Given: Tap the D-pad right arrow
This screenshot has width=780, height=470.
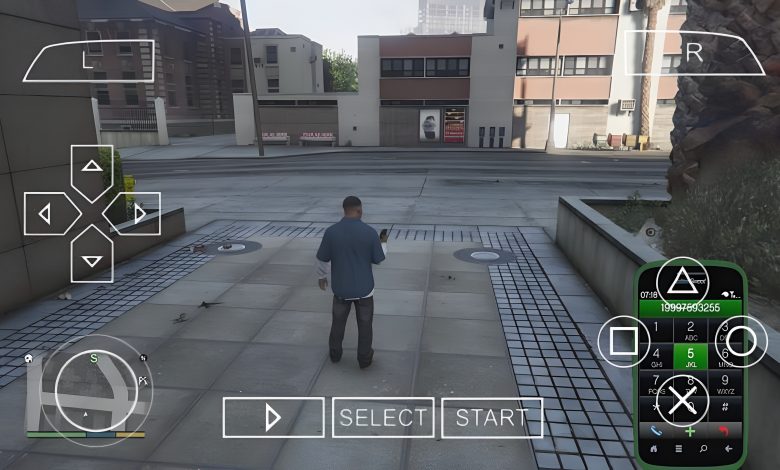Looking at the screenshot, I should (137, 213).
